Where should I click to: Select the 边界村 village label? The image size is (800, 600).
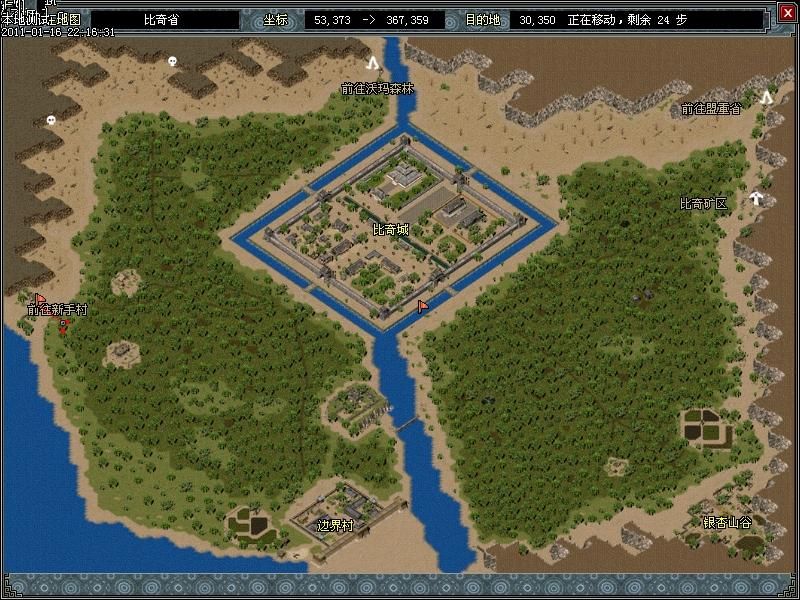pyautogui.click(x=335, y=525)
